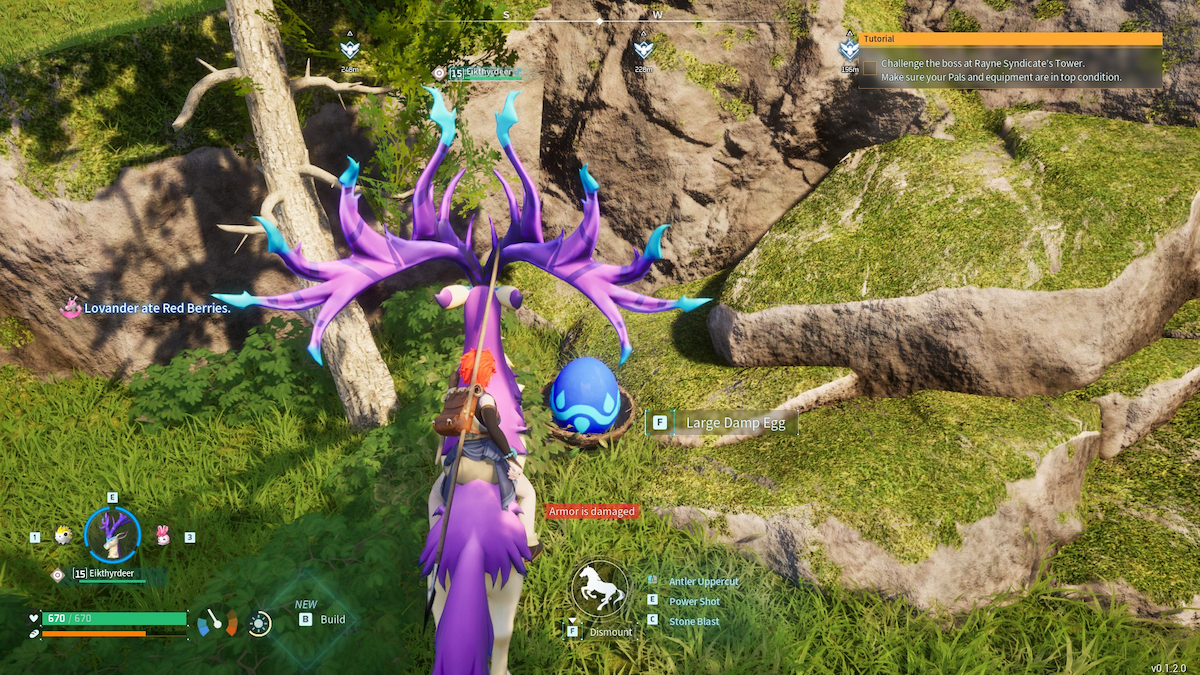The image size is (1200, 675).
Task: Select the active Eikthyrdeer pal portrait
Action: tap(112, 535)
